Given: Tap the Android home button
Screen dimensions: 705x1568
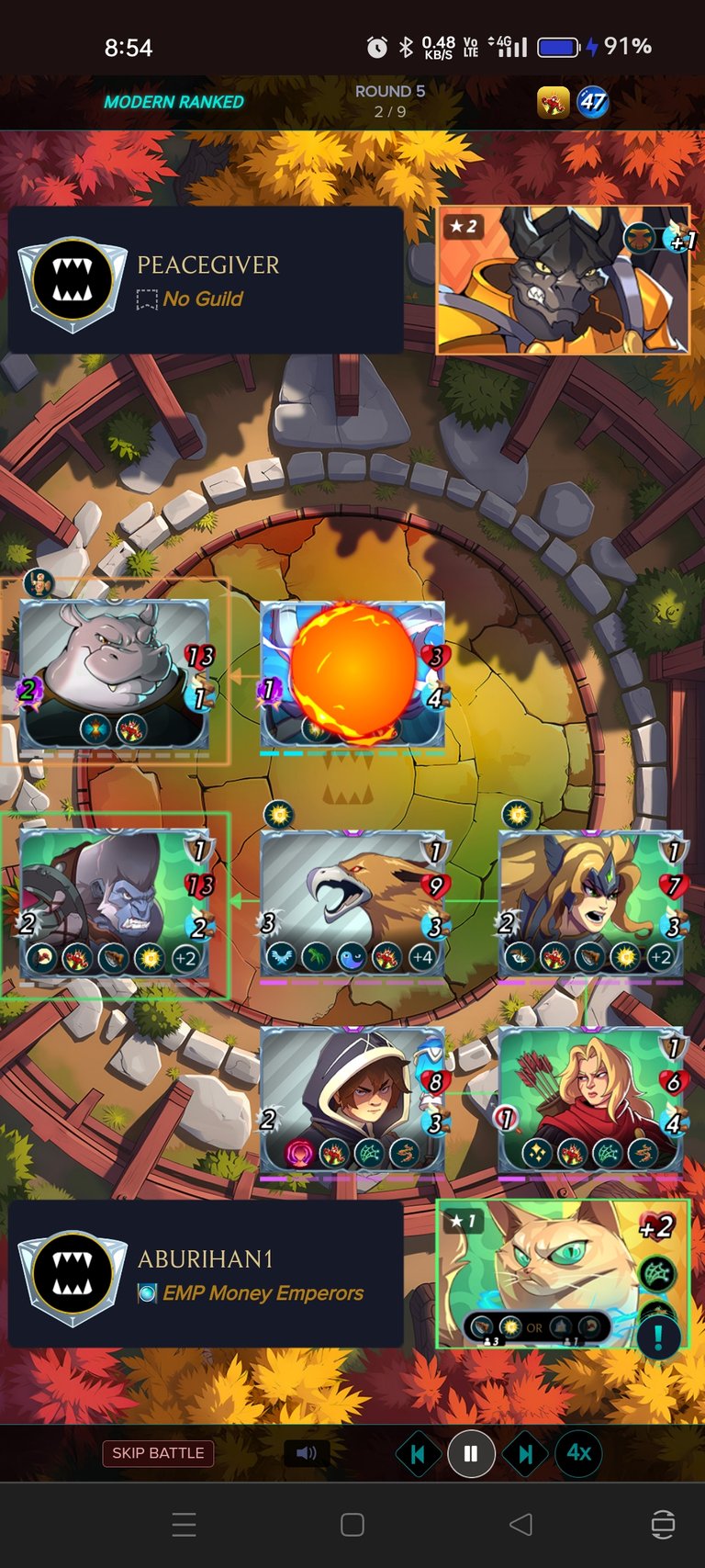Looking at the screenshot, I should [352, 1525].
